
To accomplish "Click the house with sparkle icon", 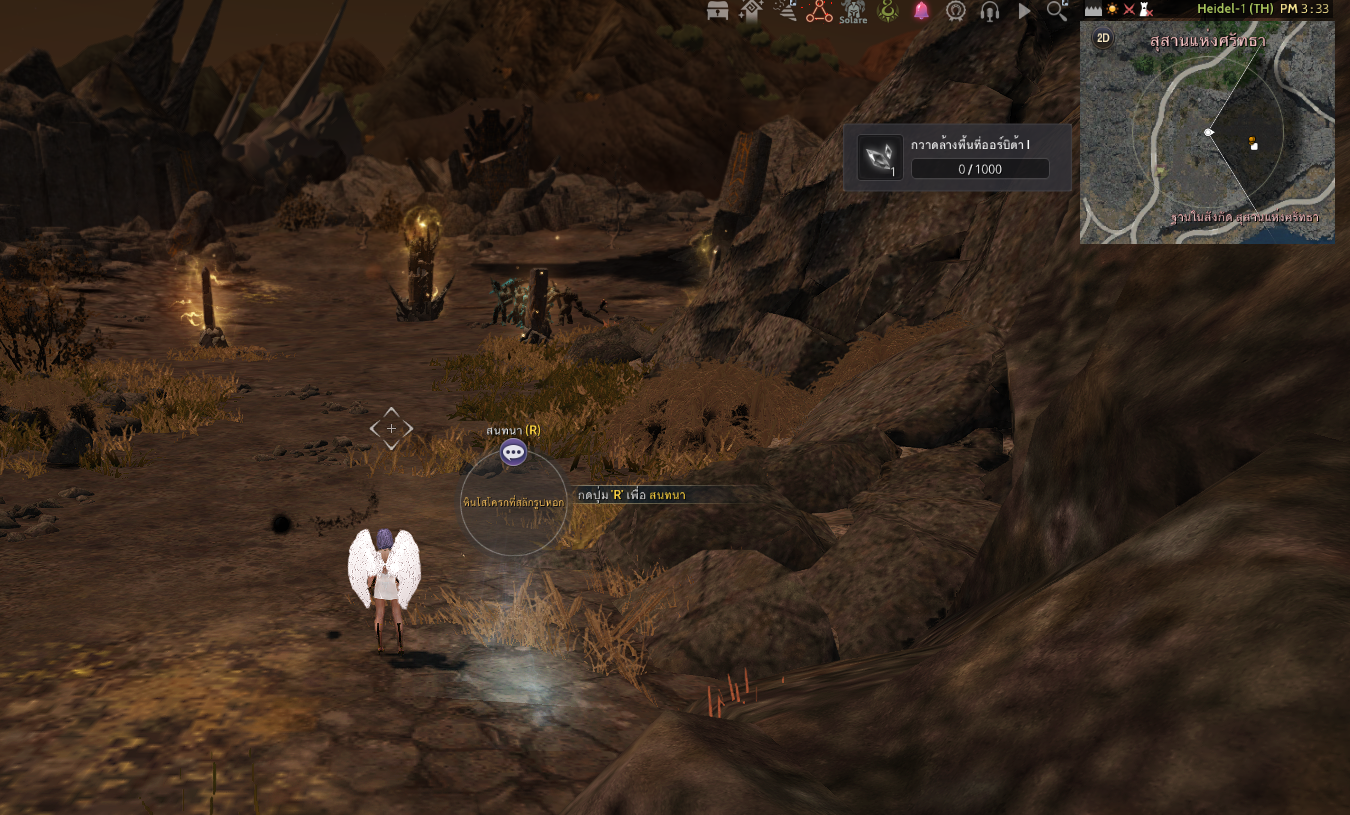I will (x=751, y=11).
